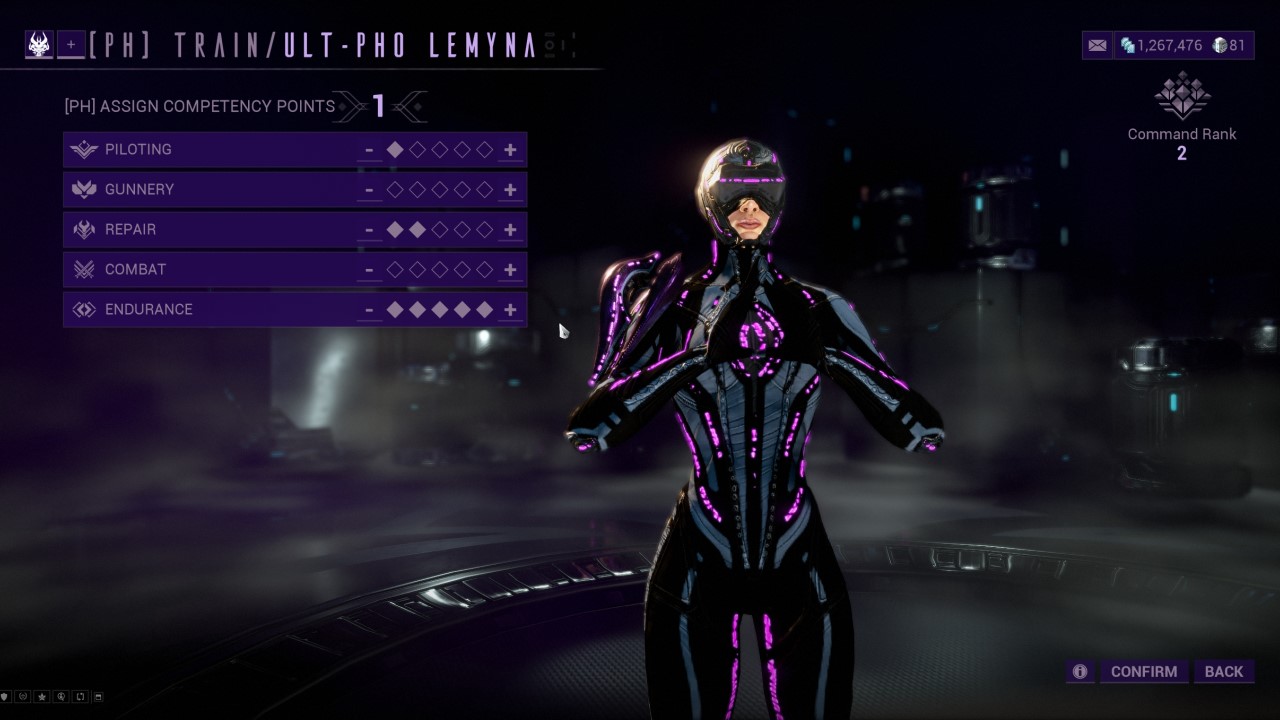The image size is (1280, 720).
Task: Decrease the Combat competency
Action: click(369, 270)
